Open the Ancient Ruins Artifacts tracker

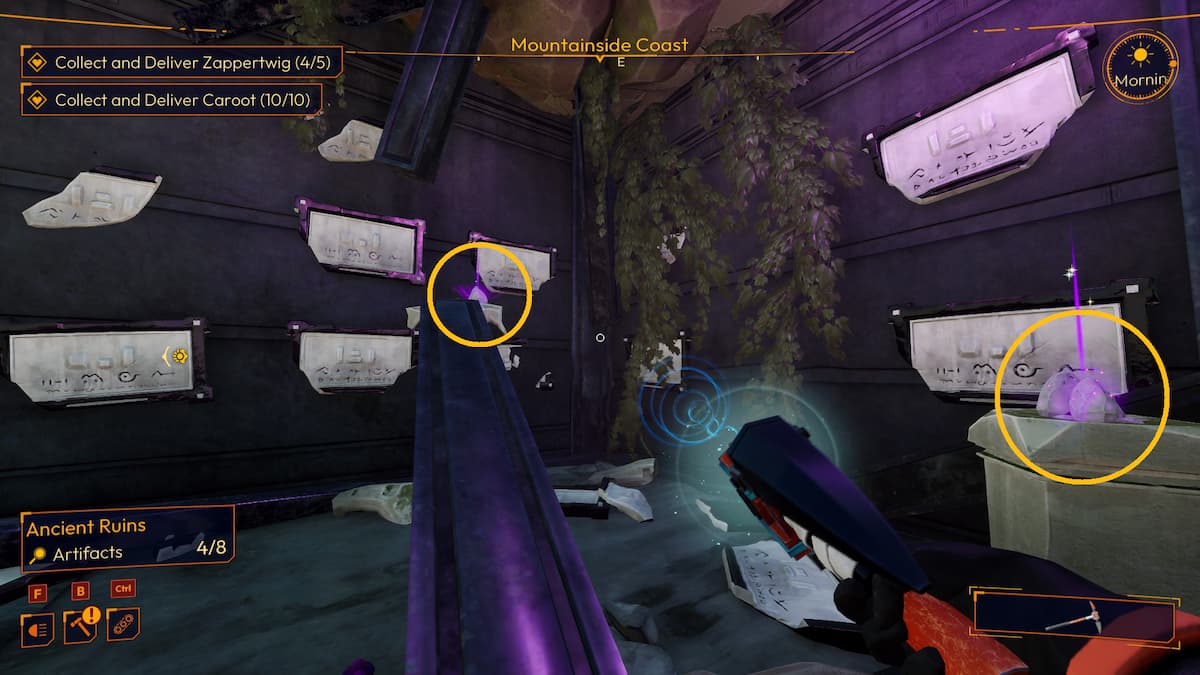coord(127,538)
